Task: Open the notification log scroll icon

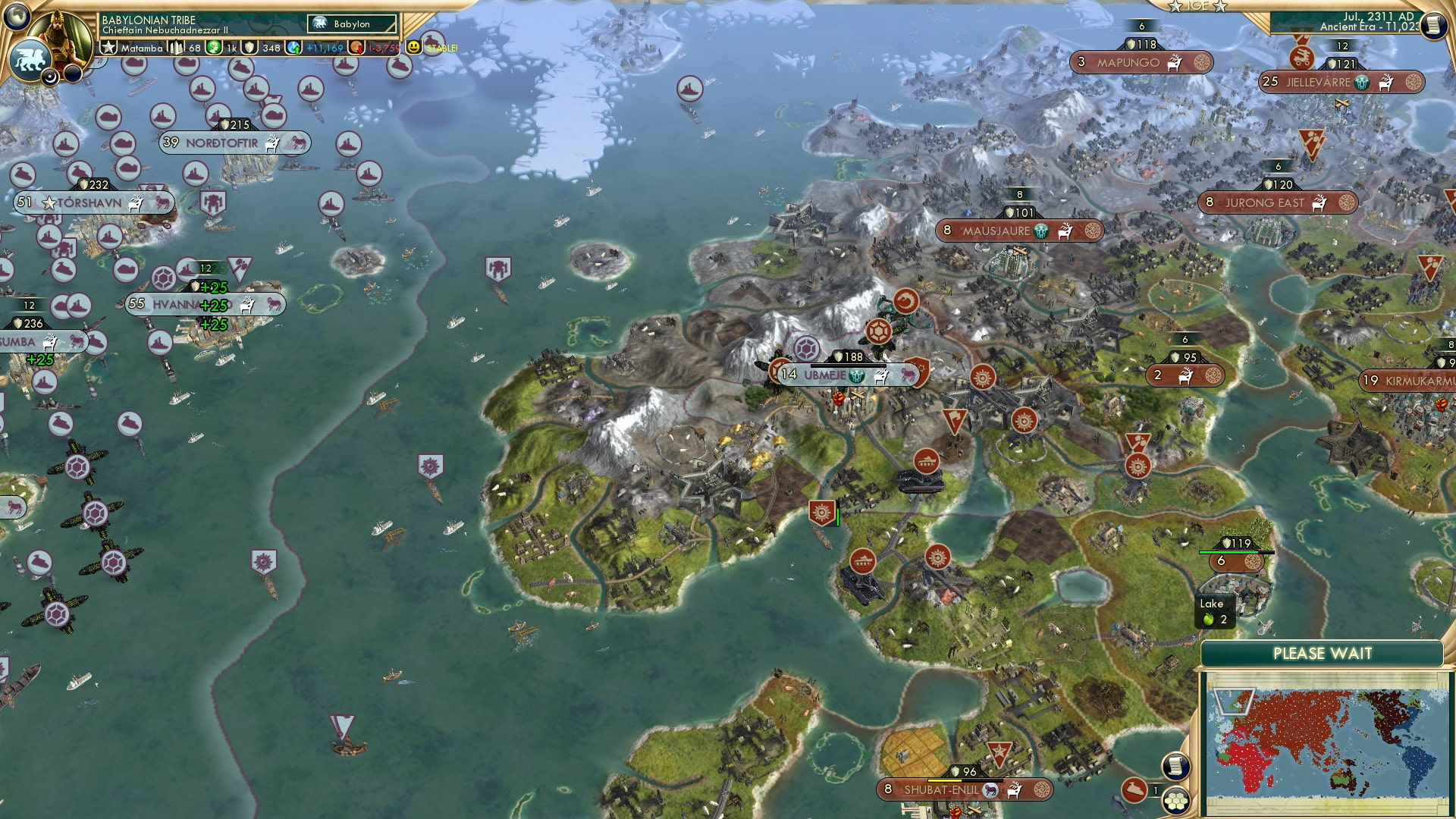Action: point(1175,766)
